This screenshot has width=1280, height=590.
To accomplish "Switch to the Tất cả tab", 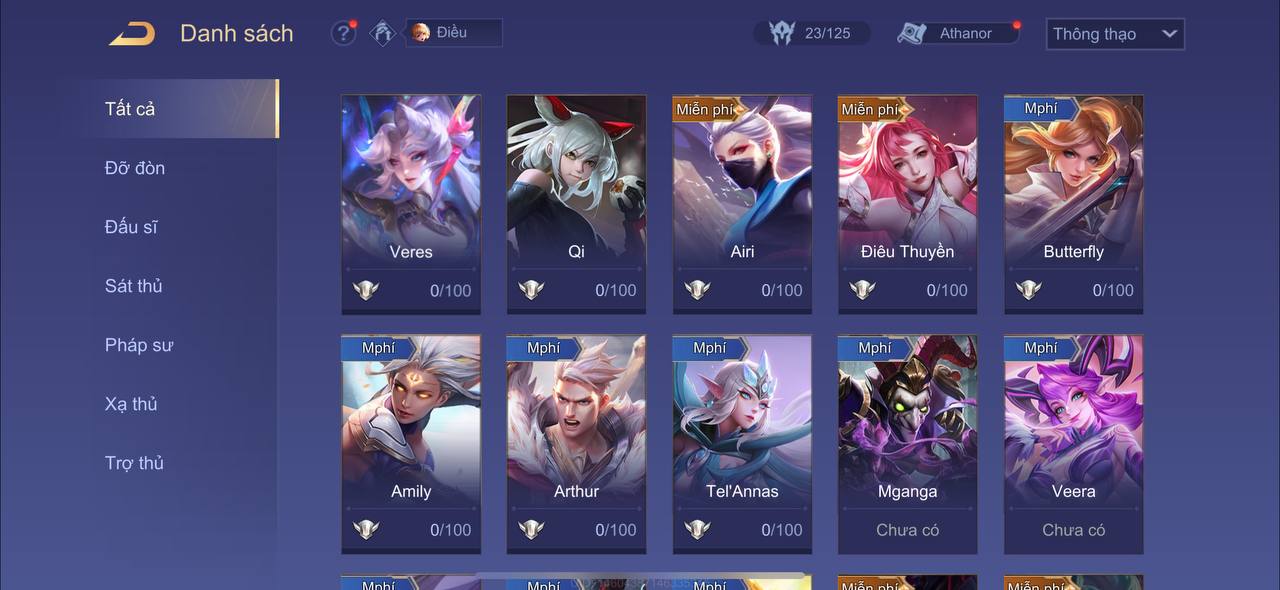I will tap(130, 109).
